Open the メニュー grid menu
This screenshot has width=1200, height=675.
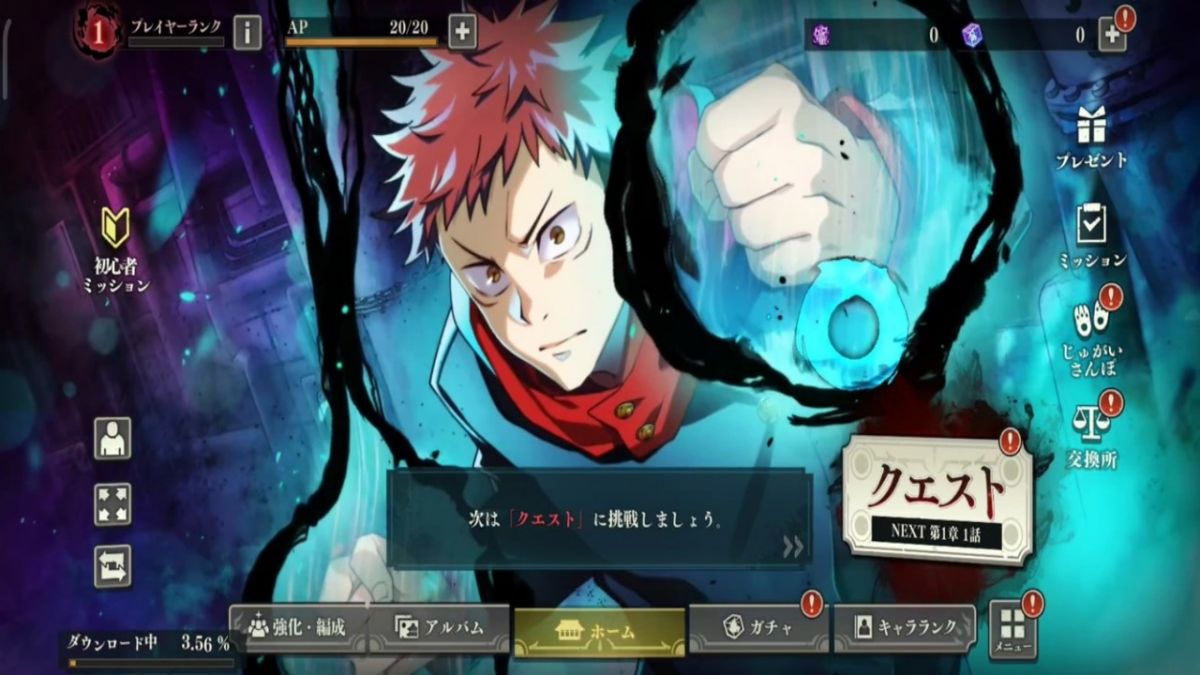click(x=1012, y=629)
